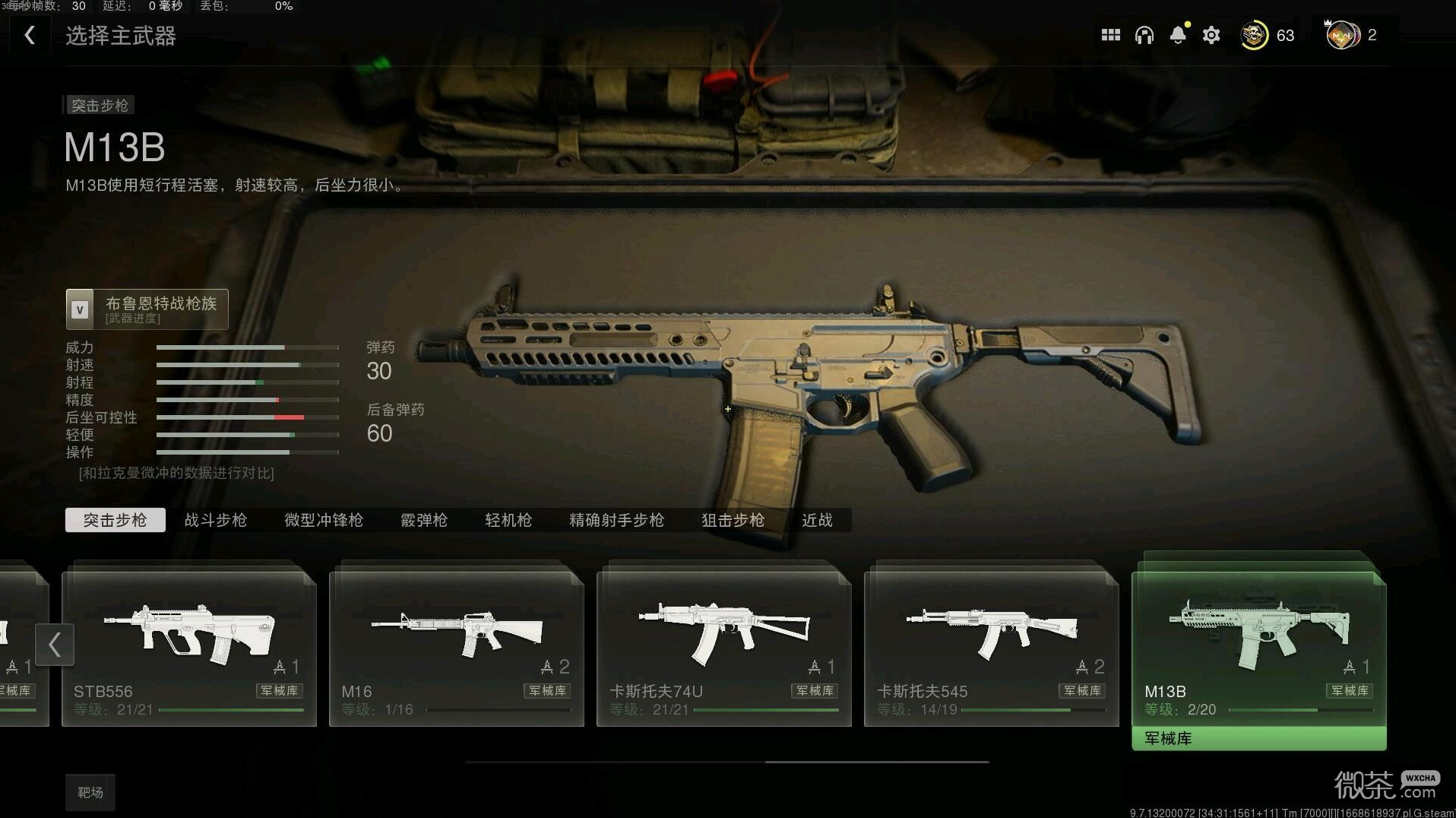Open the headset voice chat icon

tap(1144, 35)
